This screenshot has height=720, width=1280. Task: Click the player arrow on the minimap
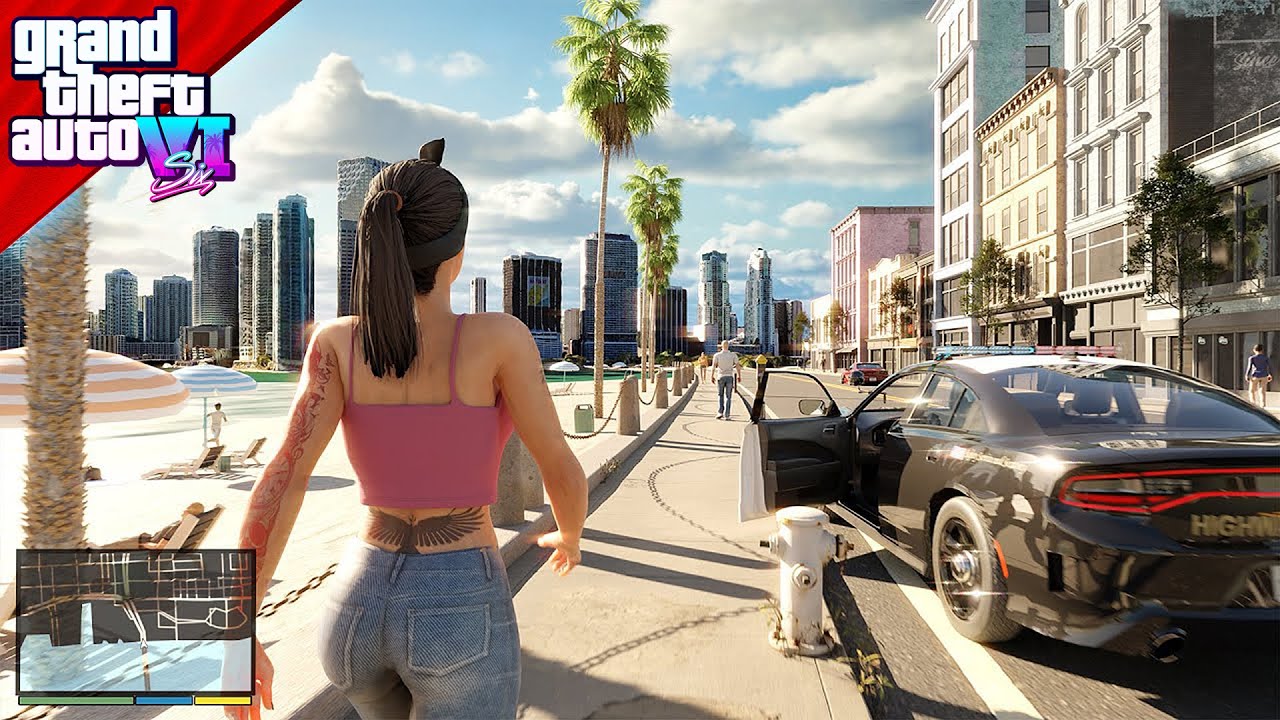(143, 644)
